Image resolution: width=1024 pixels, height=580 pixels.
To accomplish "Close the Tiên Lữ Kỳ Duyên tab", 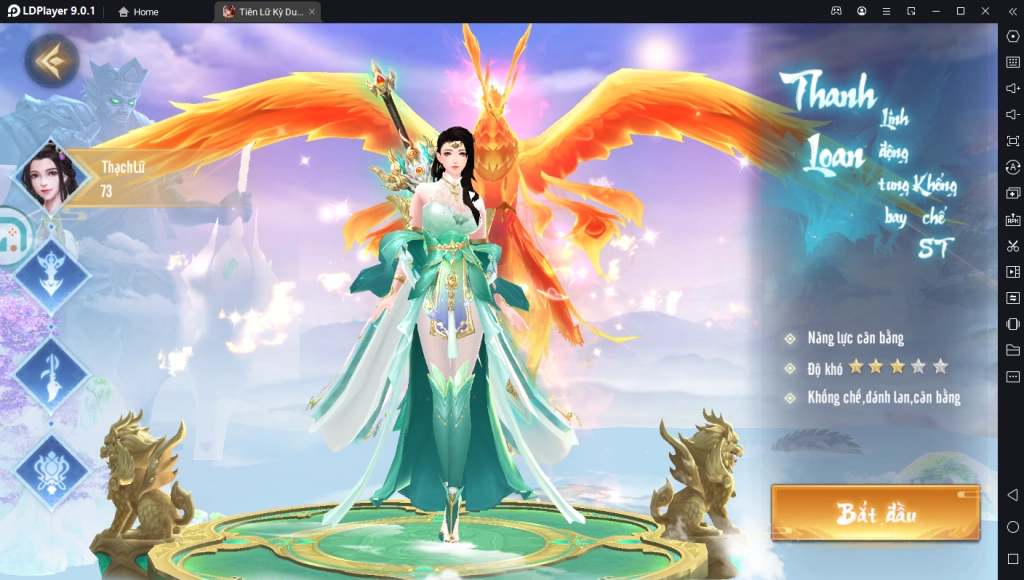I will (x=312, y=11).
